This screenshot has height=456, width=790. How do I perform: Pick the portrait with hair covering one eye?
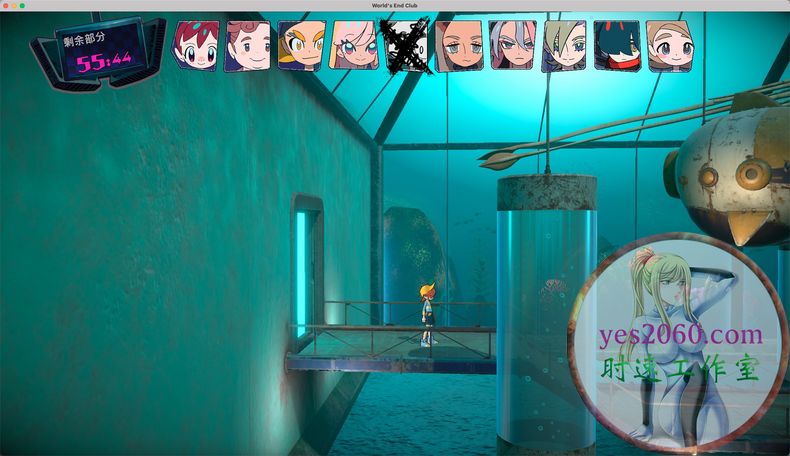pyautogui.click(x=564, y=45)
